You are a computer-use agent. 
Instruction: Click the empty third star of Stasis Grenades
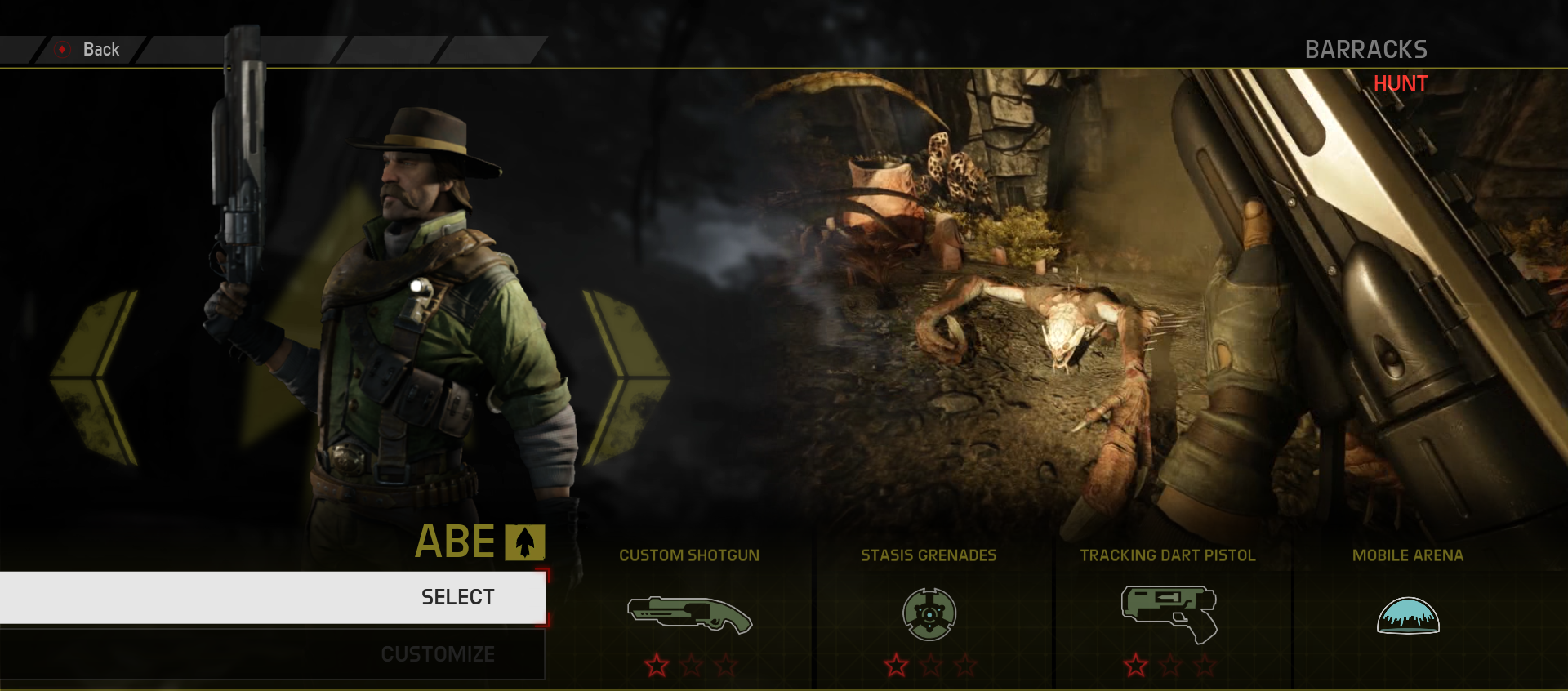(x=964, y=666)
